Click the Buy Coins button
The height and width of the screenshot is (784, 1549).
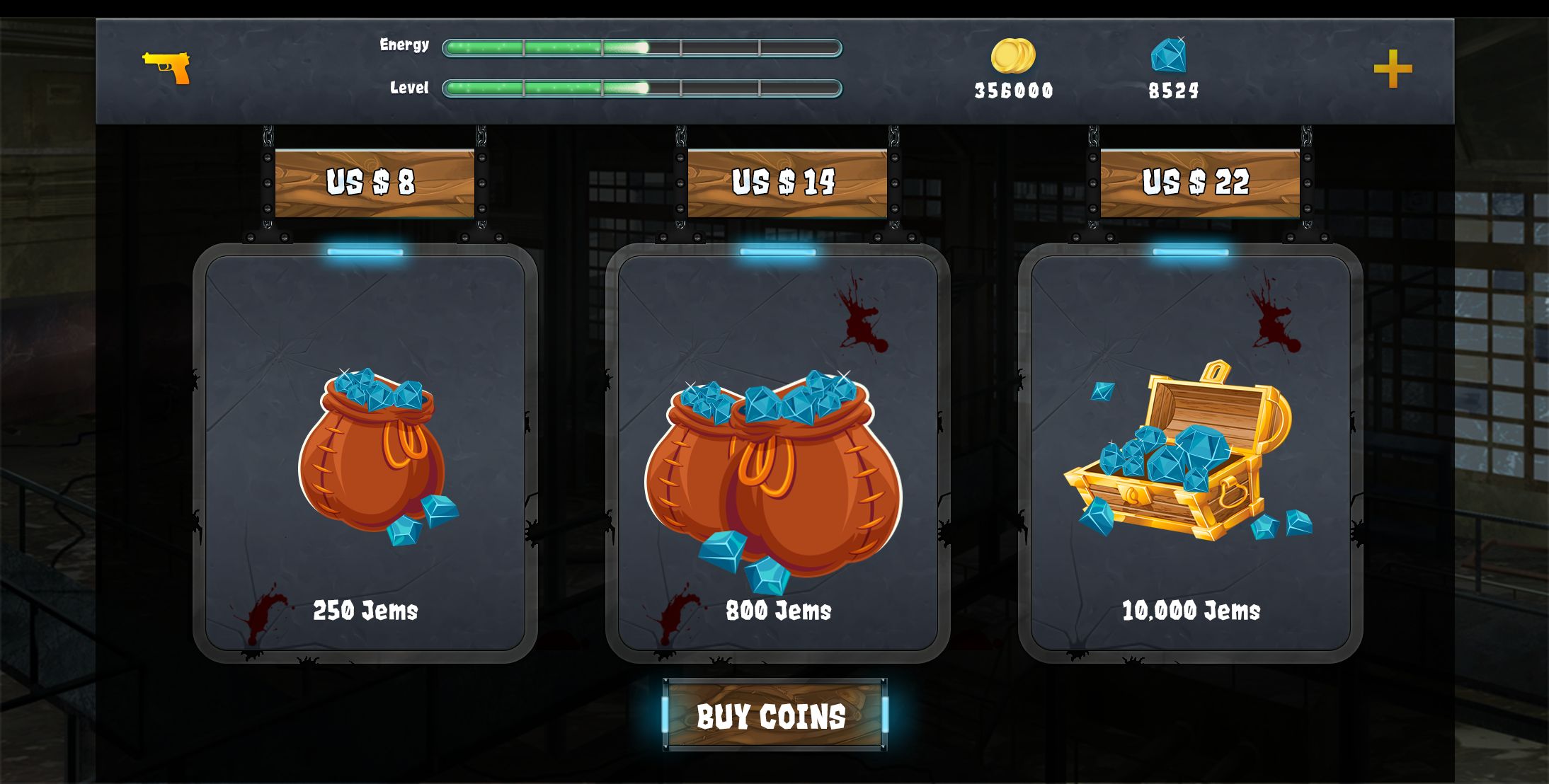point(774,715)
